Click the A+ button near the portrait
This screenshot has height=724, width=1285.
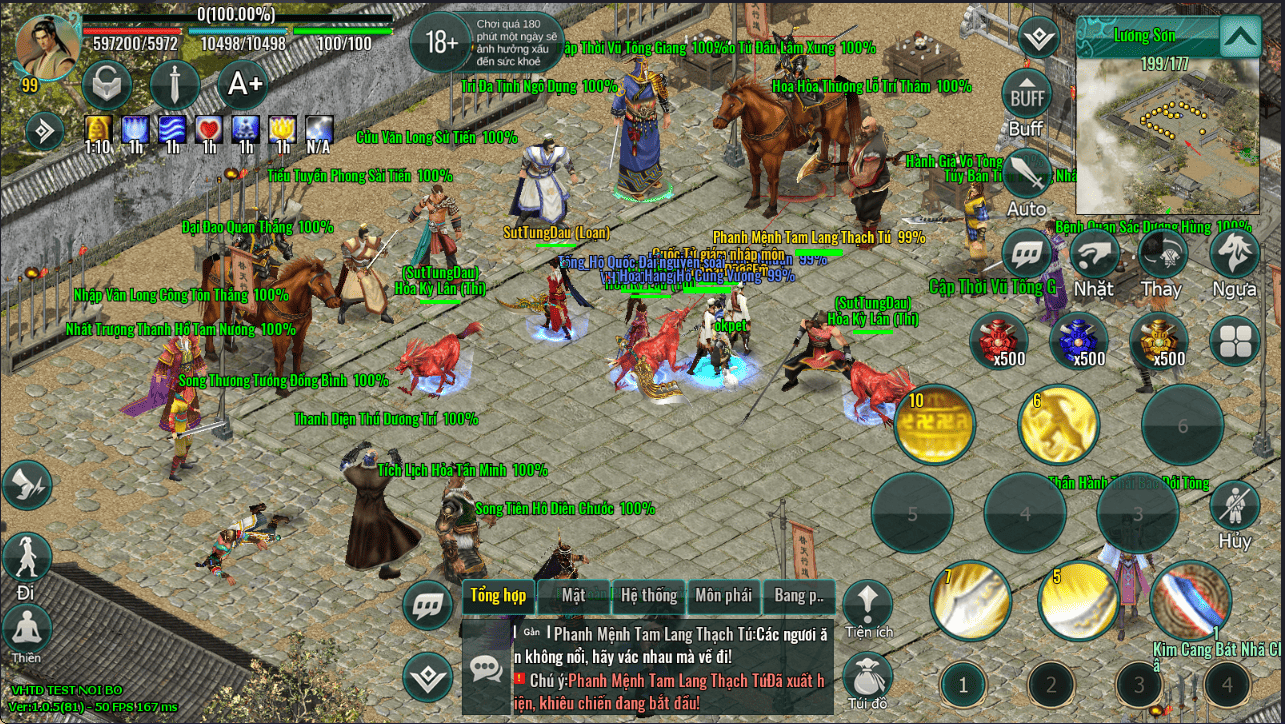point(245,85)
